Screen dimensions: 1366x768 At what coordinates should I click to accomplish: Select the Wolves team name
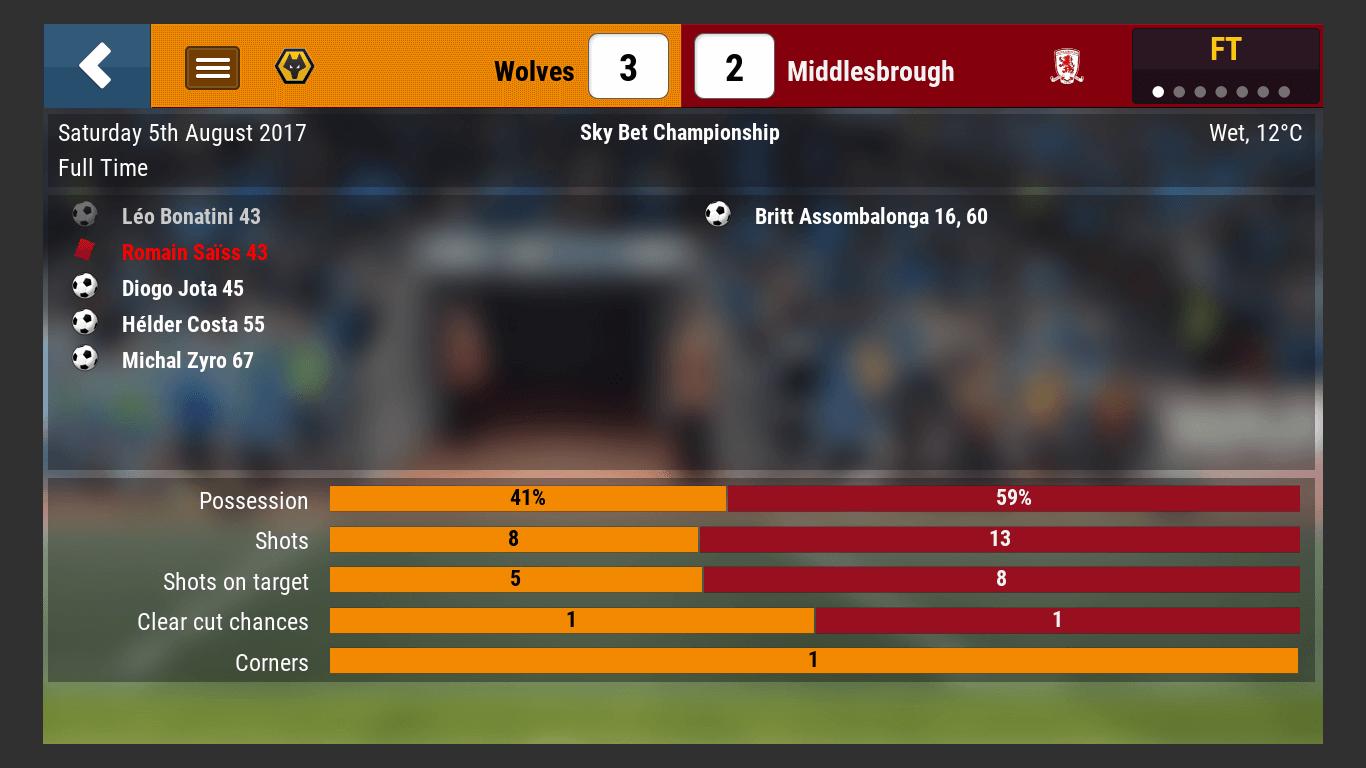click(534, 72)
